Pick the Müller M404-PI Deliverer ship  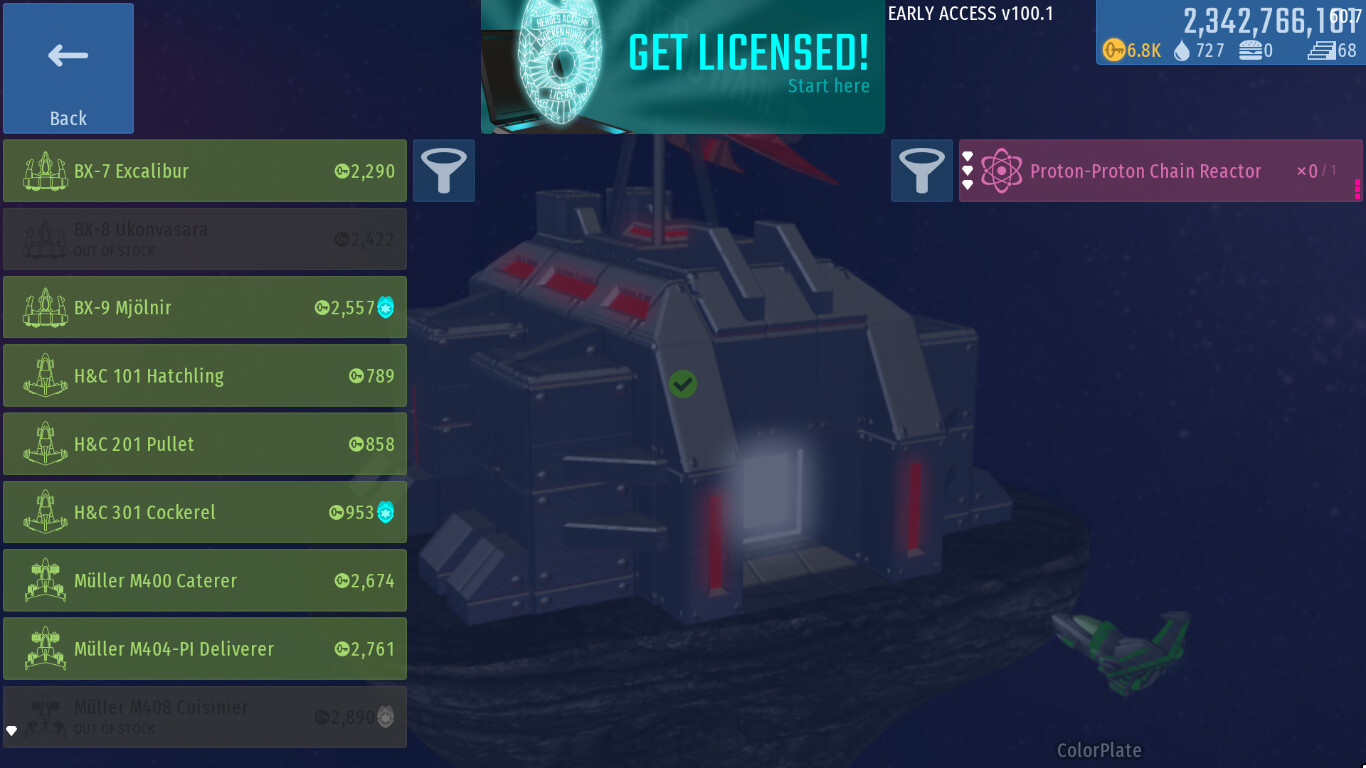click(205, 648)
